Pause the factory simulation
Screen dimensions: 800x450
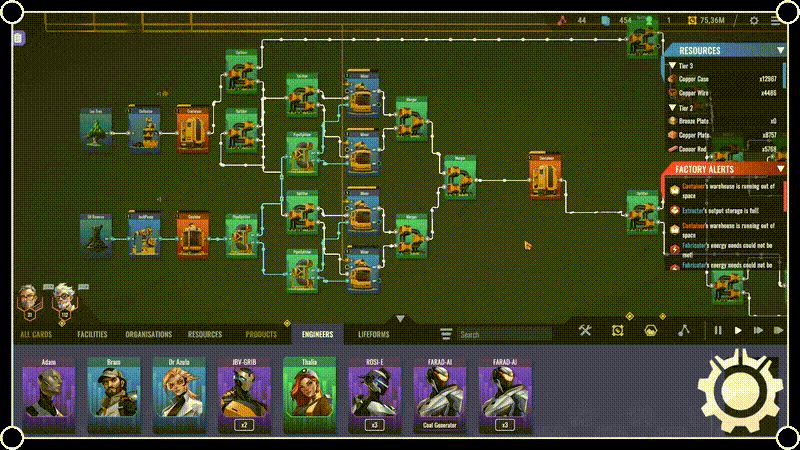point(717,330)
